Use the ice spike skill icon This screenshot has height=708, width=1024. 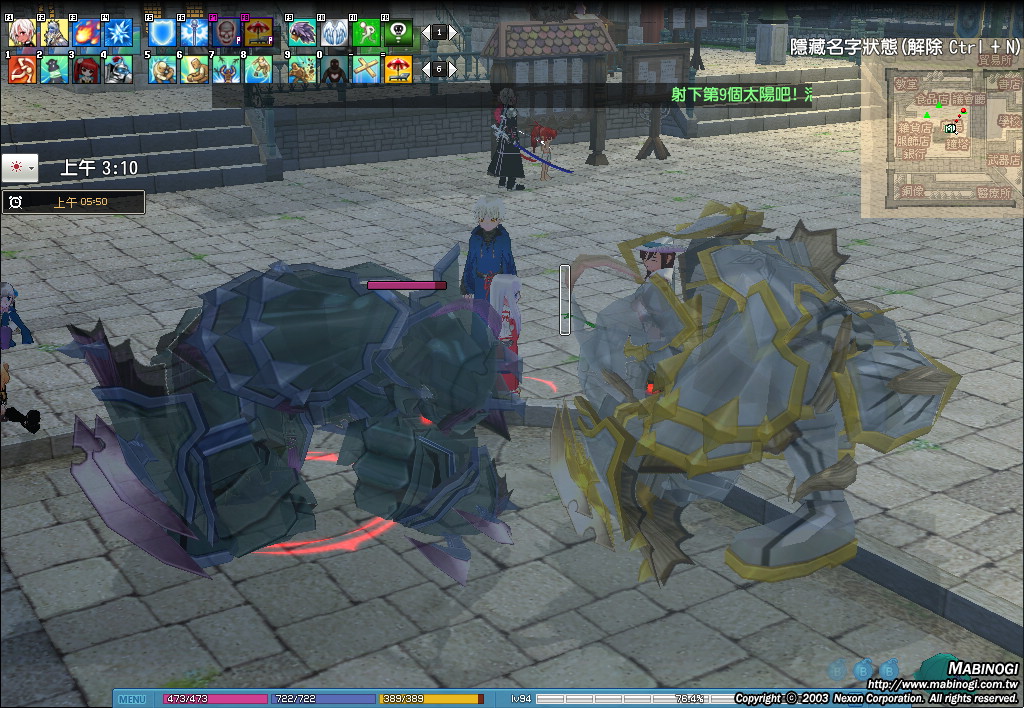[119, 33]
